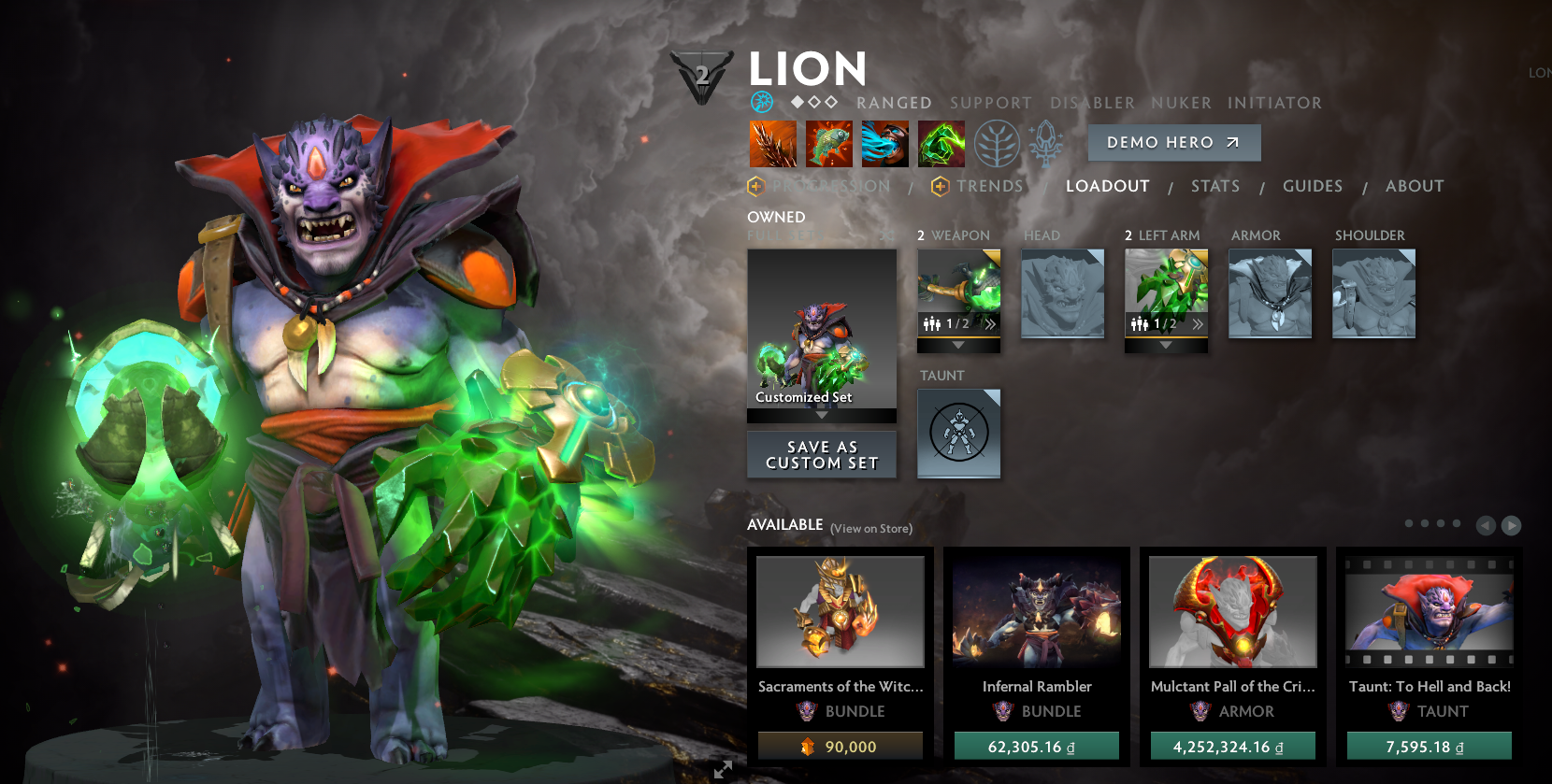Open the Infernal Rambler bundle thumbnail
The image size is (1552, 784).
(1036, 612)
